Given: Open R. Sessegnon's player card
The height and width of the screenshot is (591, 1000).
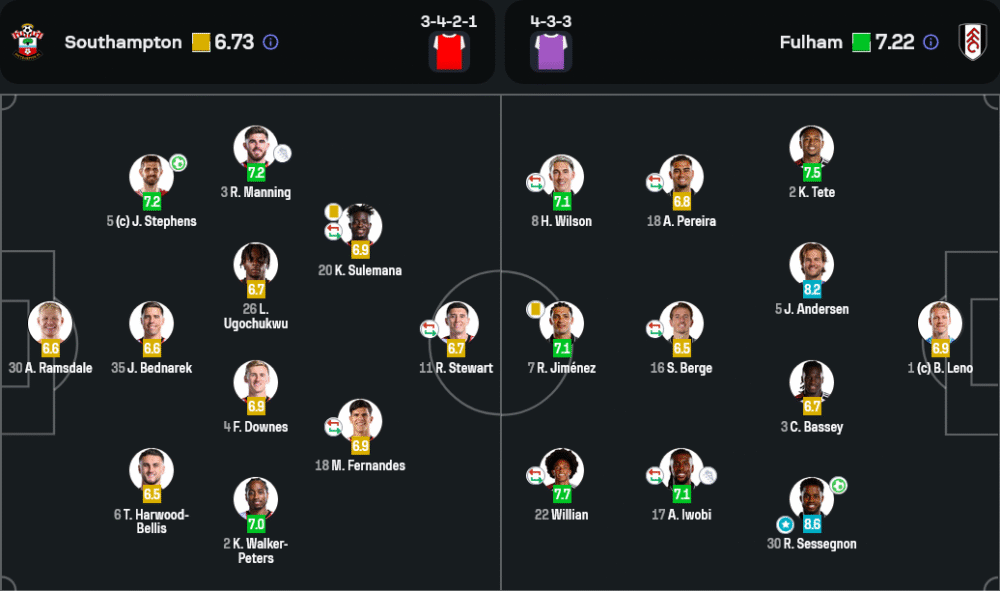Looking at the screenshot, I should pyautogui.click(x=812, y=499).
